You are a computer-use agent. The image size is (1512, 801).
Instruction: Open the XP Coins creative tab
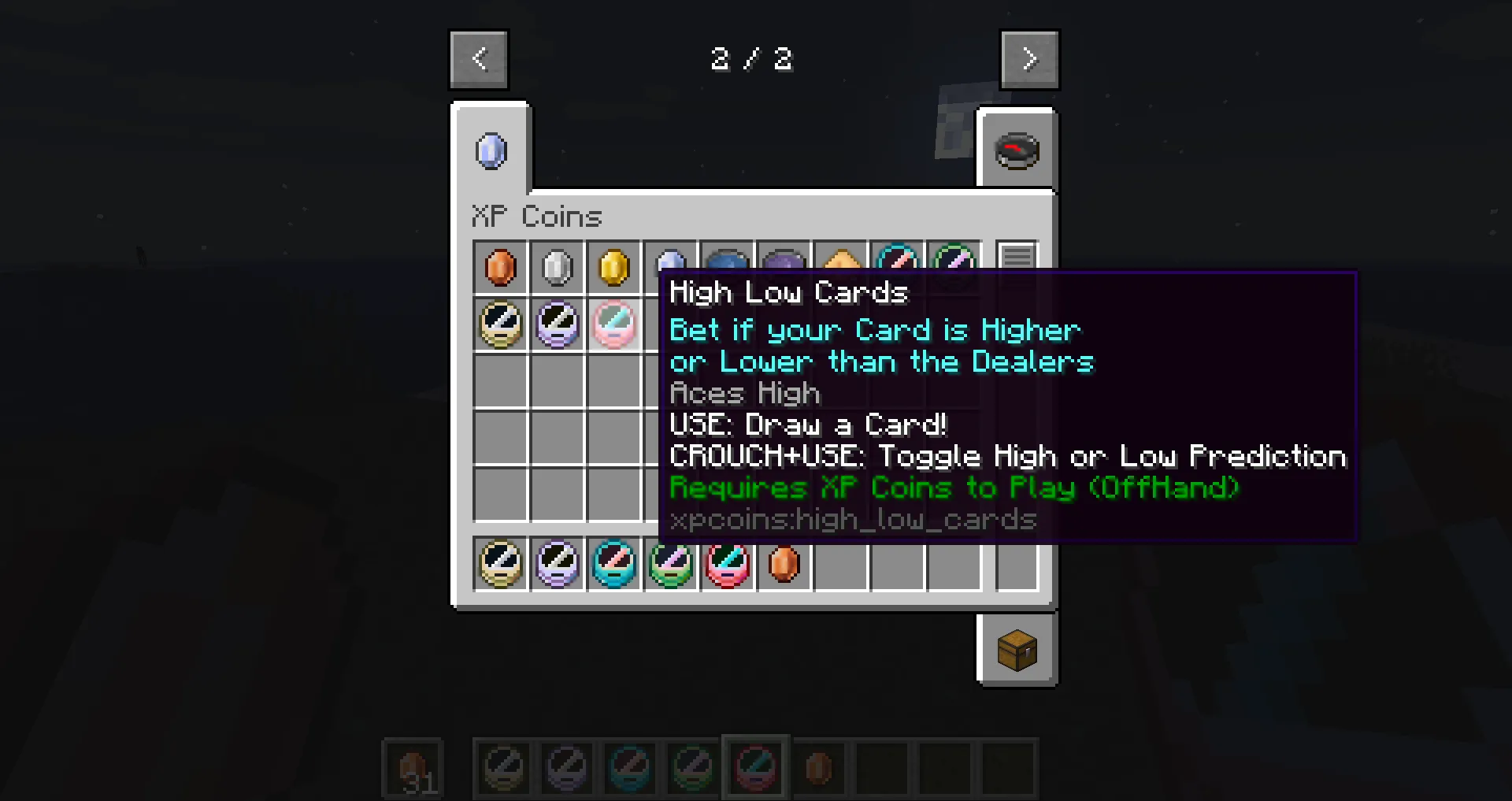pyautogui.click(x=491, y=150)
